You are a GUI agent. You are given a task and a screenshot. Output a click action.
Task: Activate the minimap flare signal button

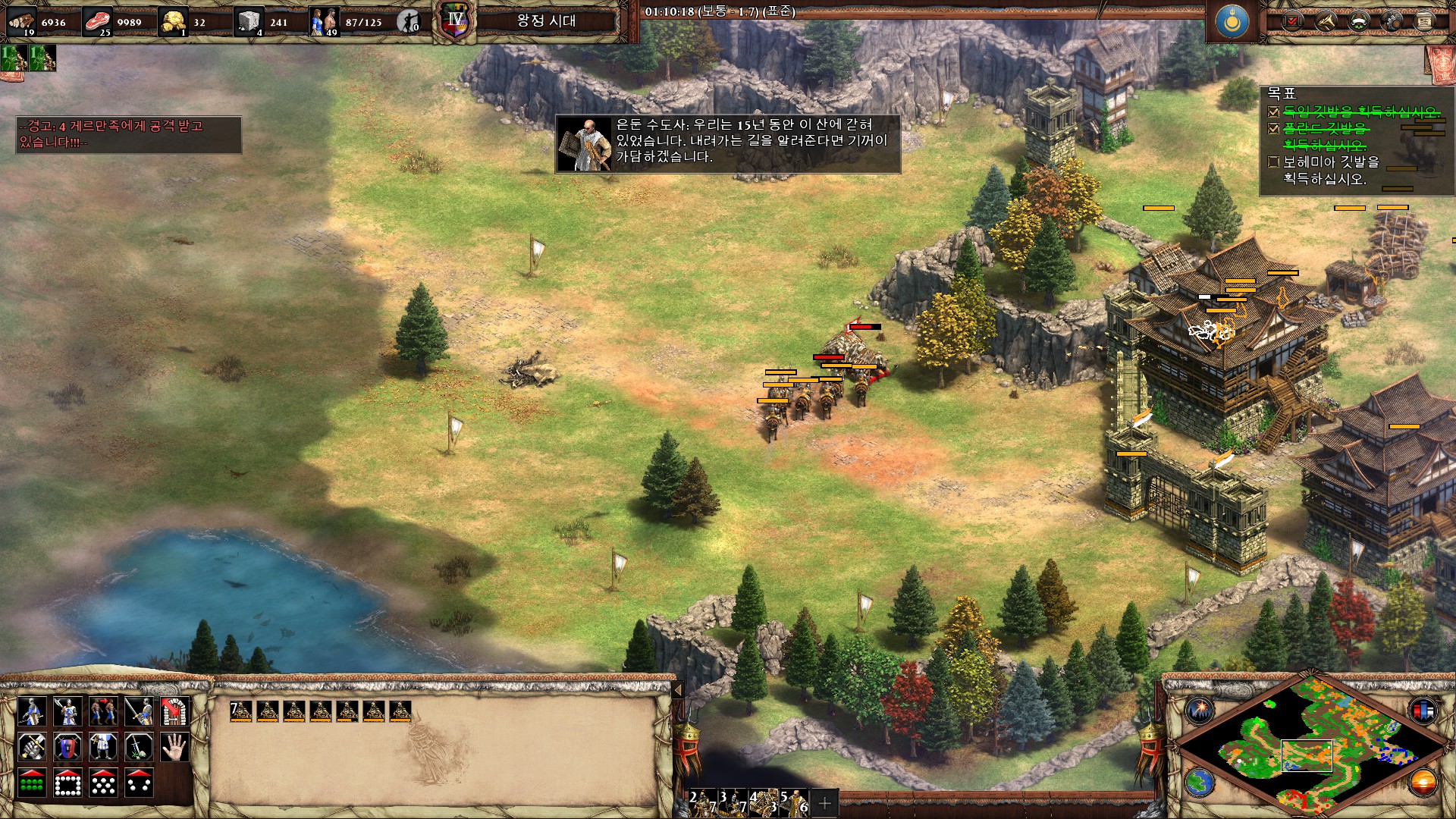[x=1200, y=711]
